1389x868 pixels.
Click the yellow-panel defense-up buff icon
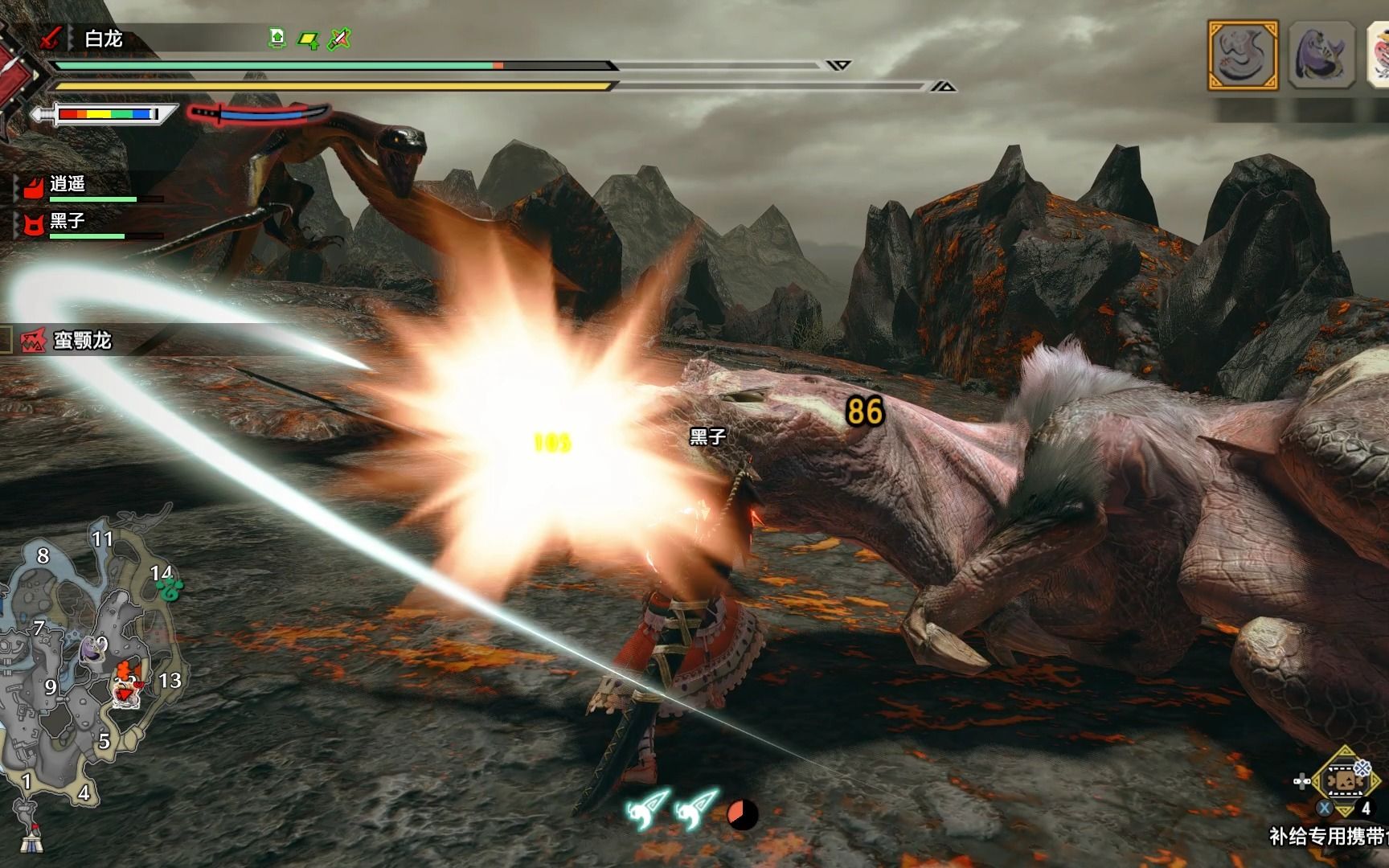[x=308, y=39]
